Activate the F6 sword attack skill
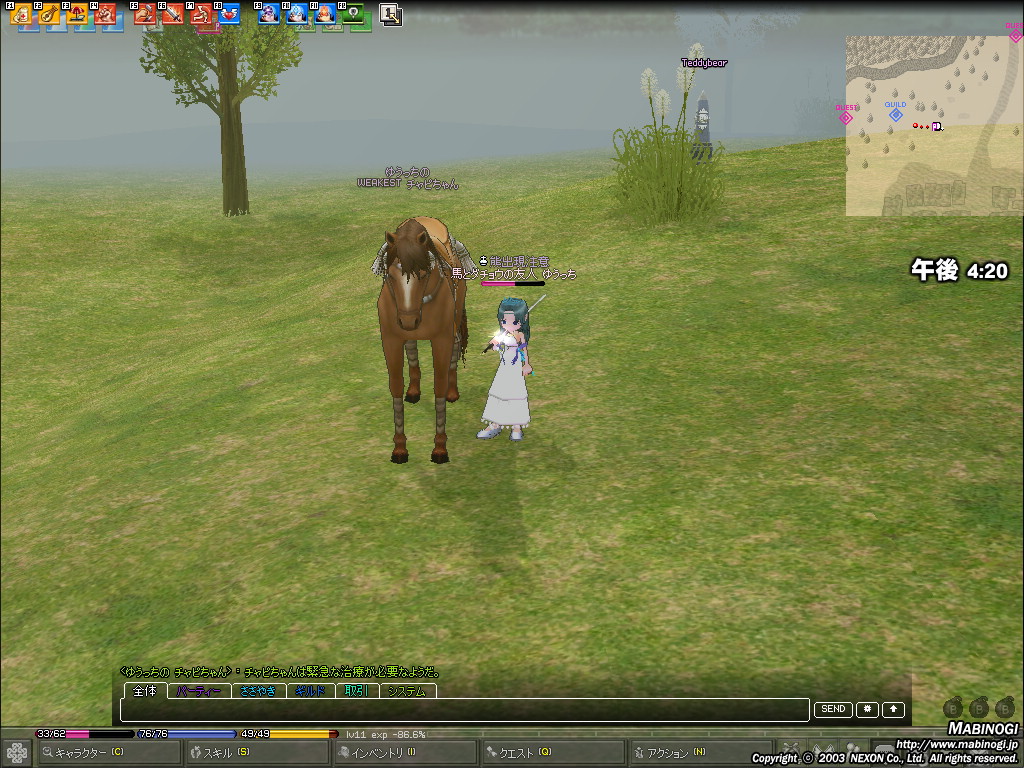This screenshot has width=1024, height=768. pyautogui.click(x=173, y=15)
